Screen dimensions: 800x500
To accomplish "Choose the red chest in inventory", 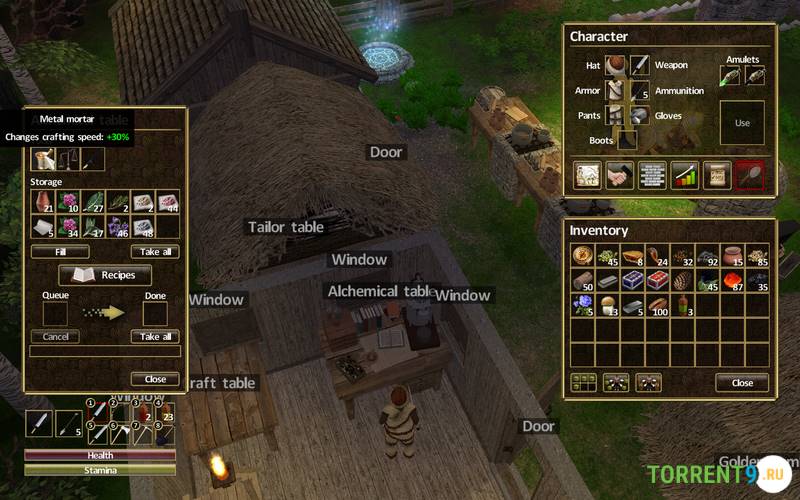I will click(657, 280).
